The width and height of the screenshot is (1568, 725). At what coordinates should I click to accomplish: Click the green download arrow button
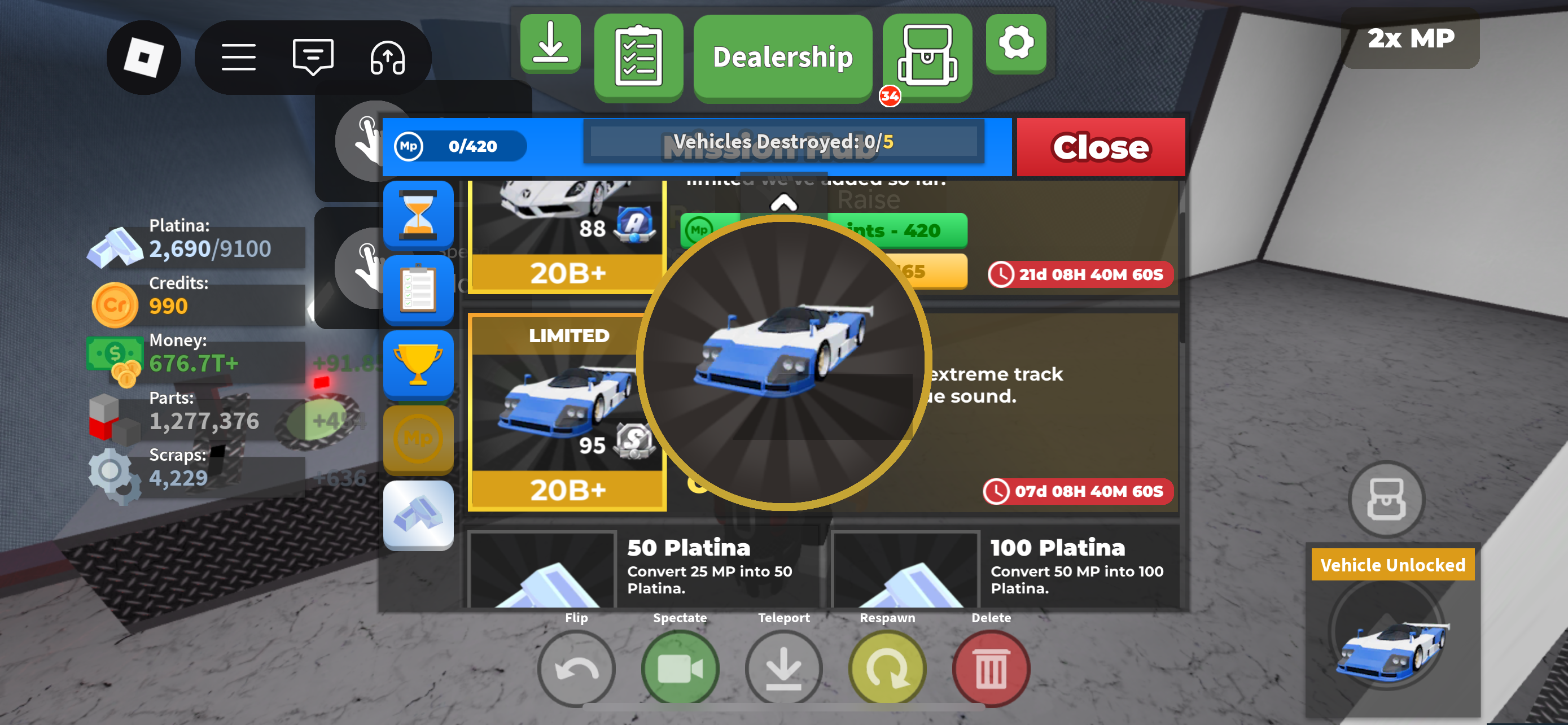point(550,43)
